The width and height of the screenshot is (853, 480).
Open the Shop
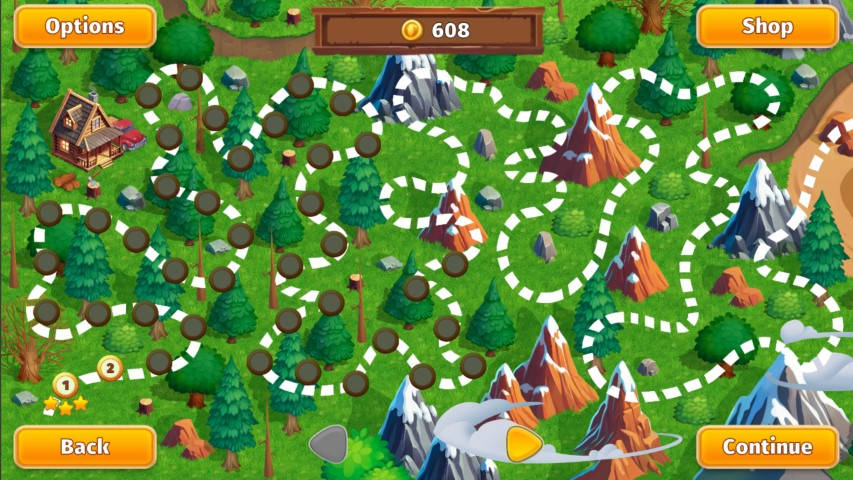(x=767, y=26)
